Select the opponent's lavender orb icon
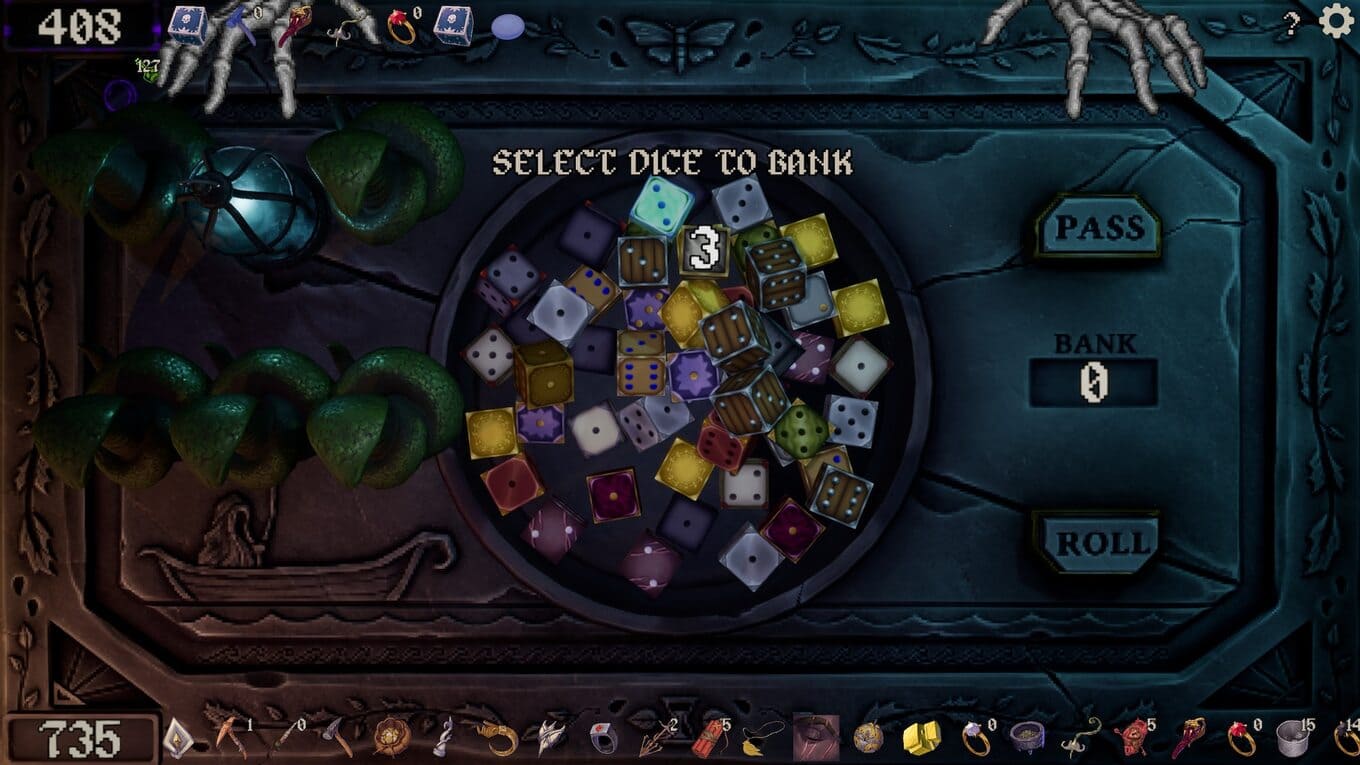This screenshot has width=1360, height=765. coord(508,27)
